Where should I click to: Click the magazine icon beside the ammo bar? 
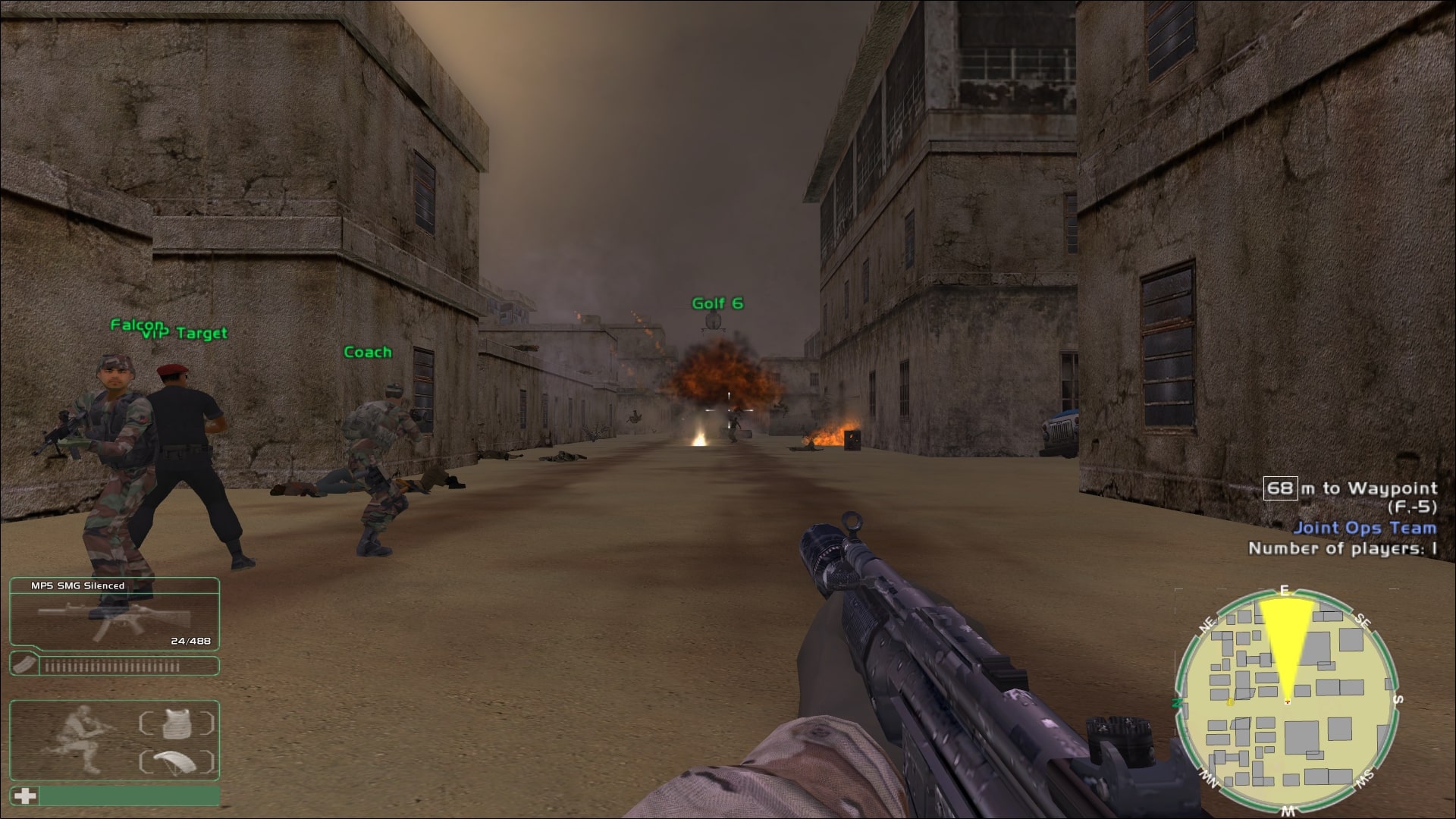pos(25,666)
